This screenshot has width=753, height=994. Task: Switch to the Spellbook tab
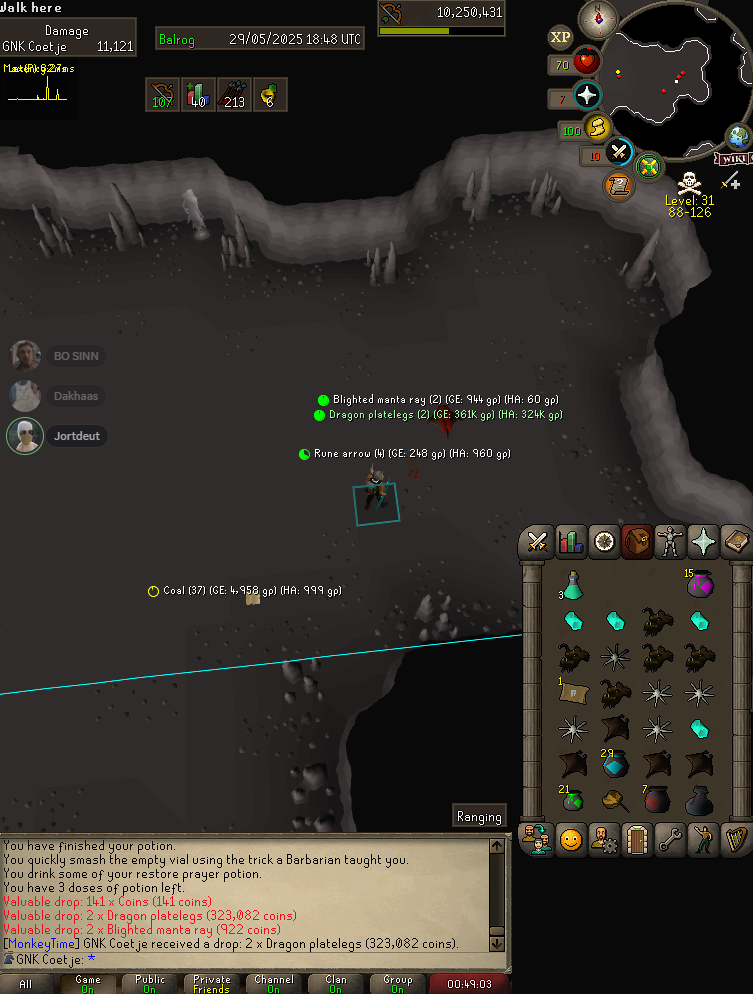click(x=736, y=542)
